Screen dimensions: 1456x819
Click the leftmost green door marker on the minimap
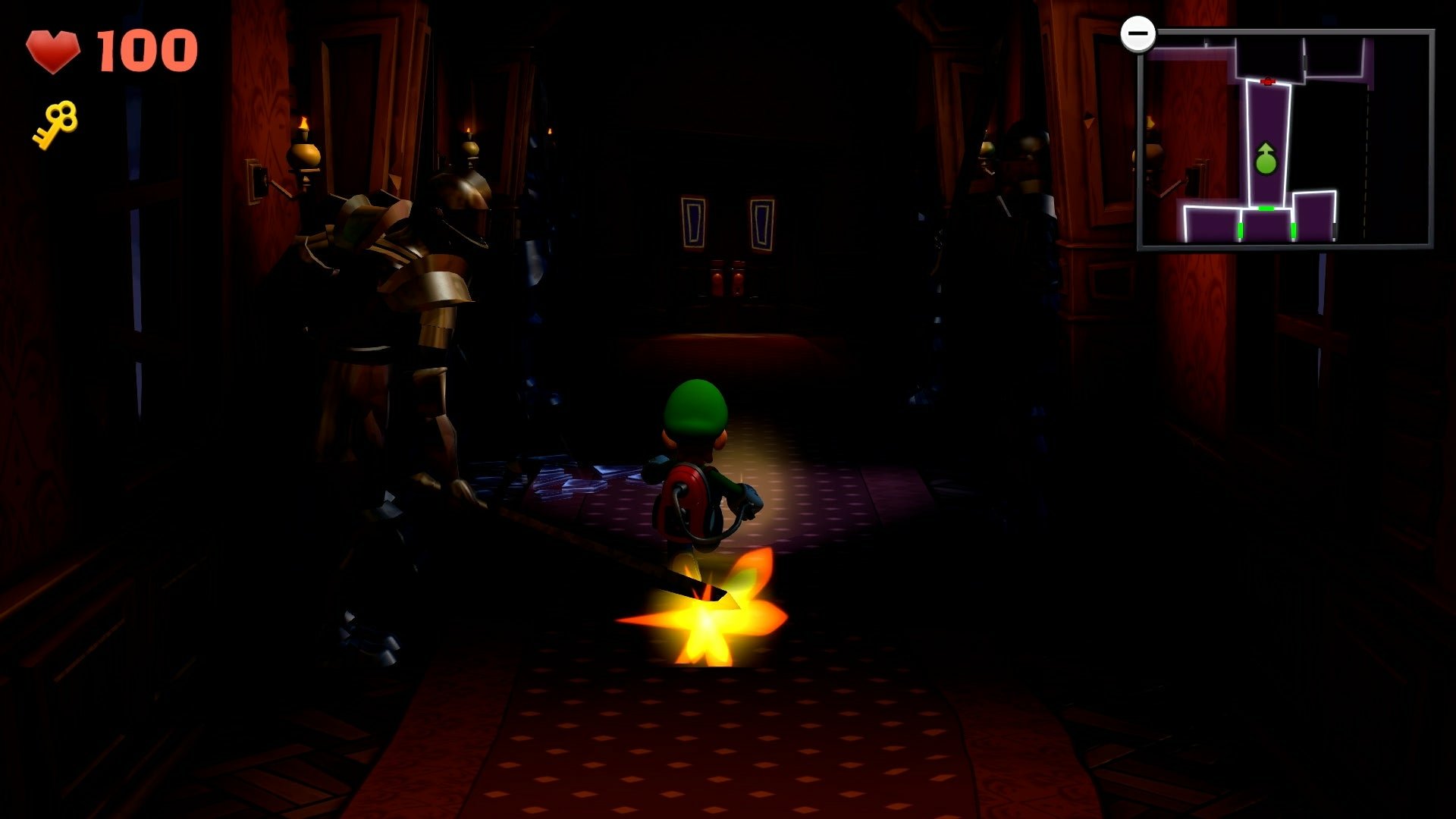[x=1240, y=231]
